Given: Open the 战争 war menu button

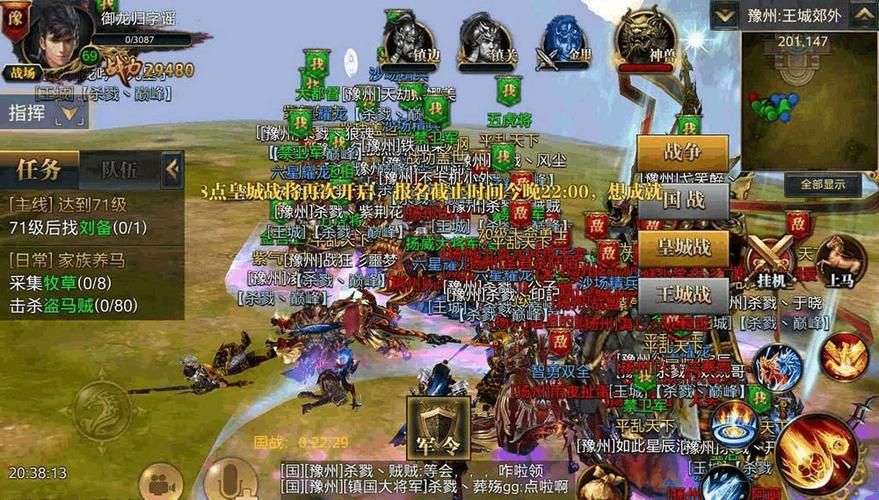Looking at the screenshot, I should tap(682, 154).
